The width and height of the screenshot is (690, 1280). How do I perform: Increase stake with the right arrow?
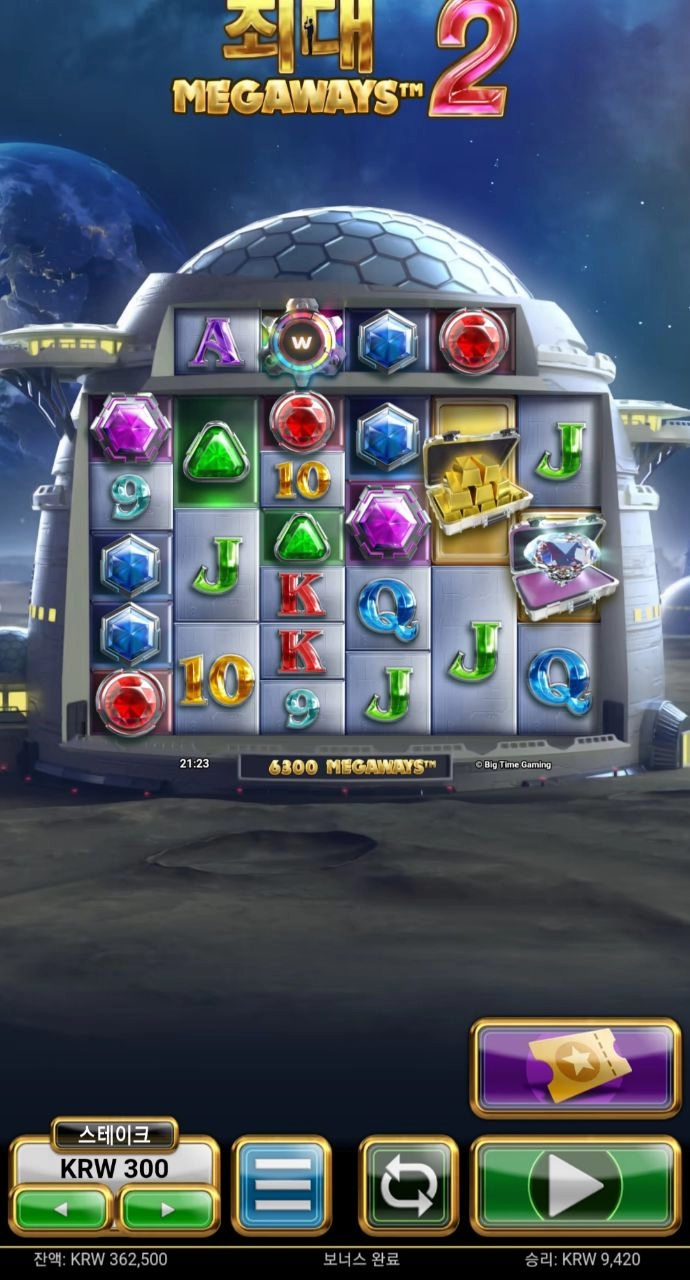pos(168,1209)
